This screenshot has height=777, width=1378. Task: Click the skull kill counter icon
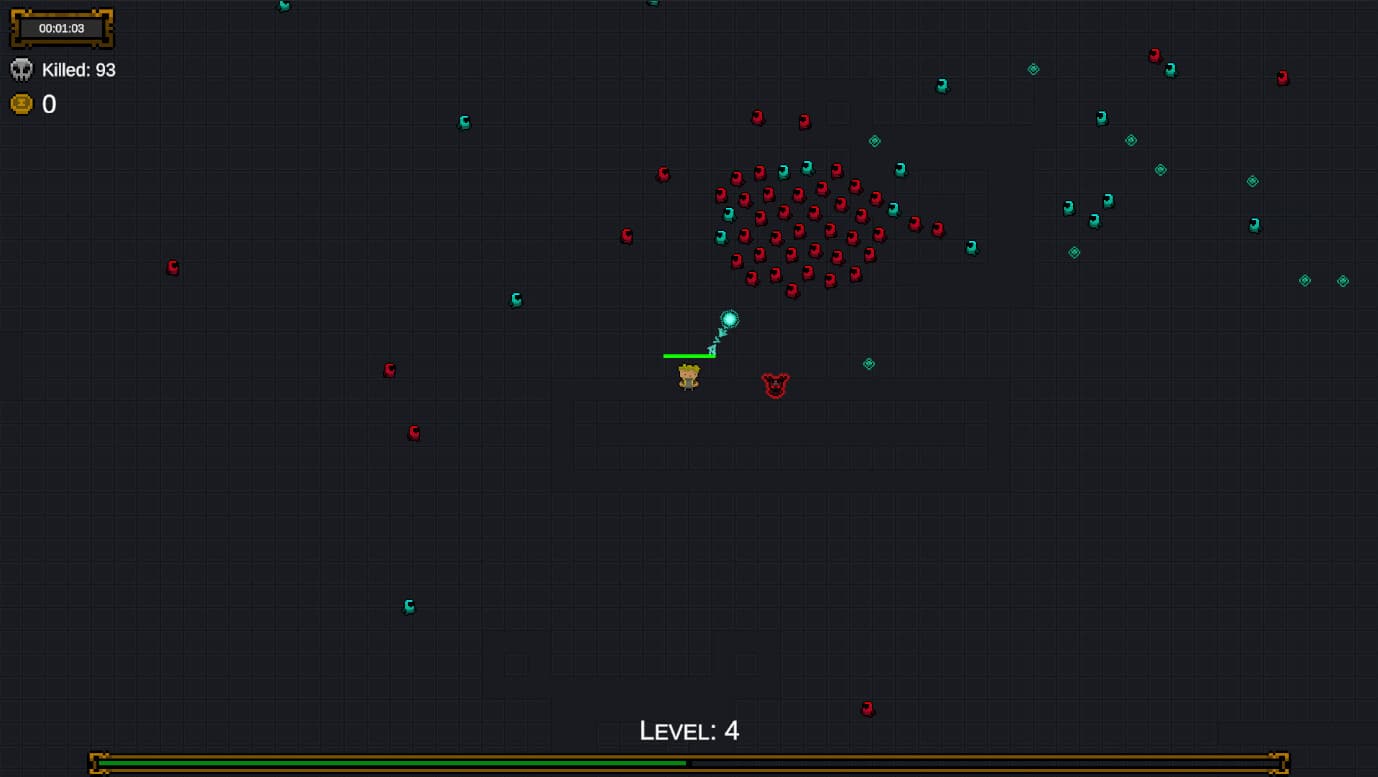click(22, 69)
